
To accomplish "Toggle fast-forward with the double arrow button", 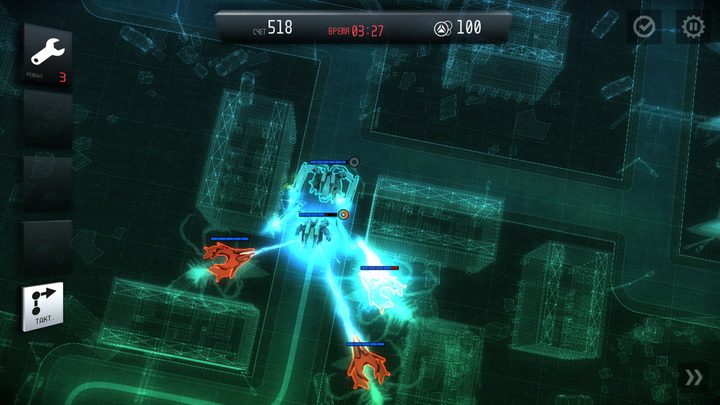I will [x=693, y=377].
